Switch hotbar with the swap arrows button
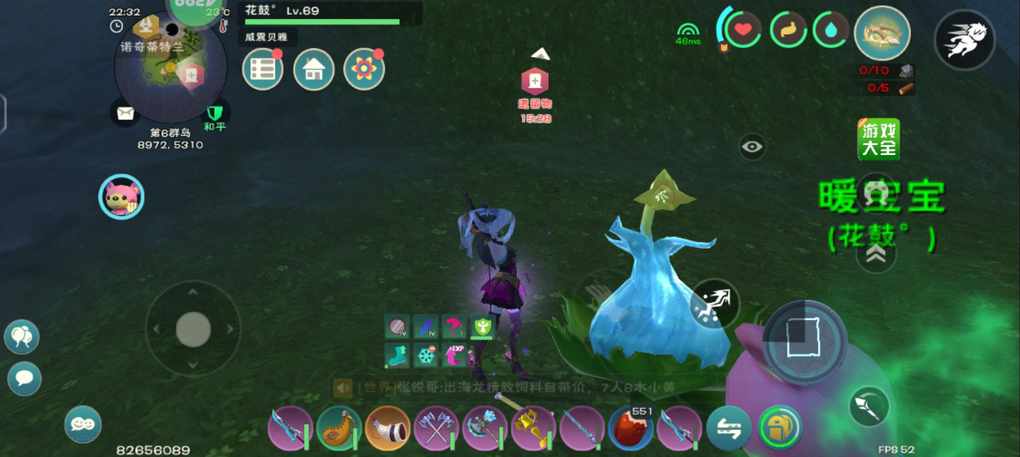The height and width of the screenshot is (457, 1020). point(729,428)
